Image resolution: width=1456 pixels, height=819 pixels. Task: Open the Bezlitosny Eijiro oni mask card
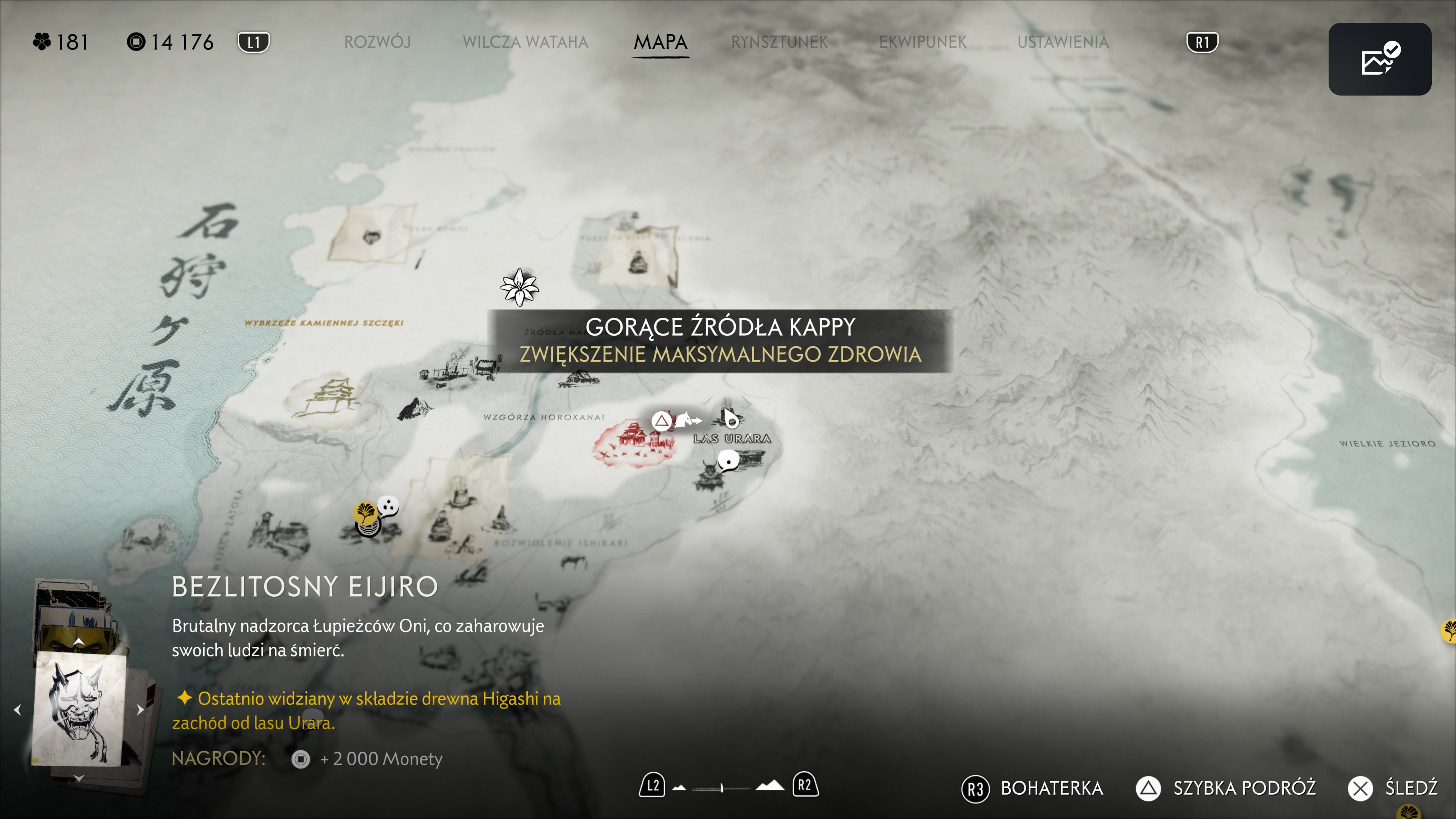pos(79,709)
